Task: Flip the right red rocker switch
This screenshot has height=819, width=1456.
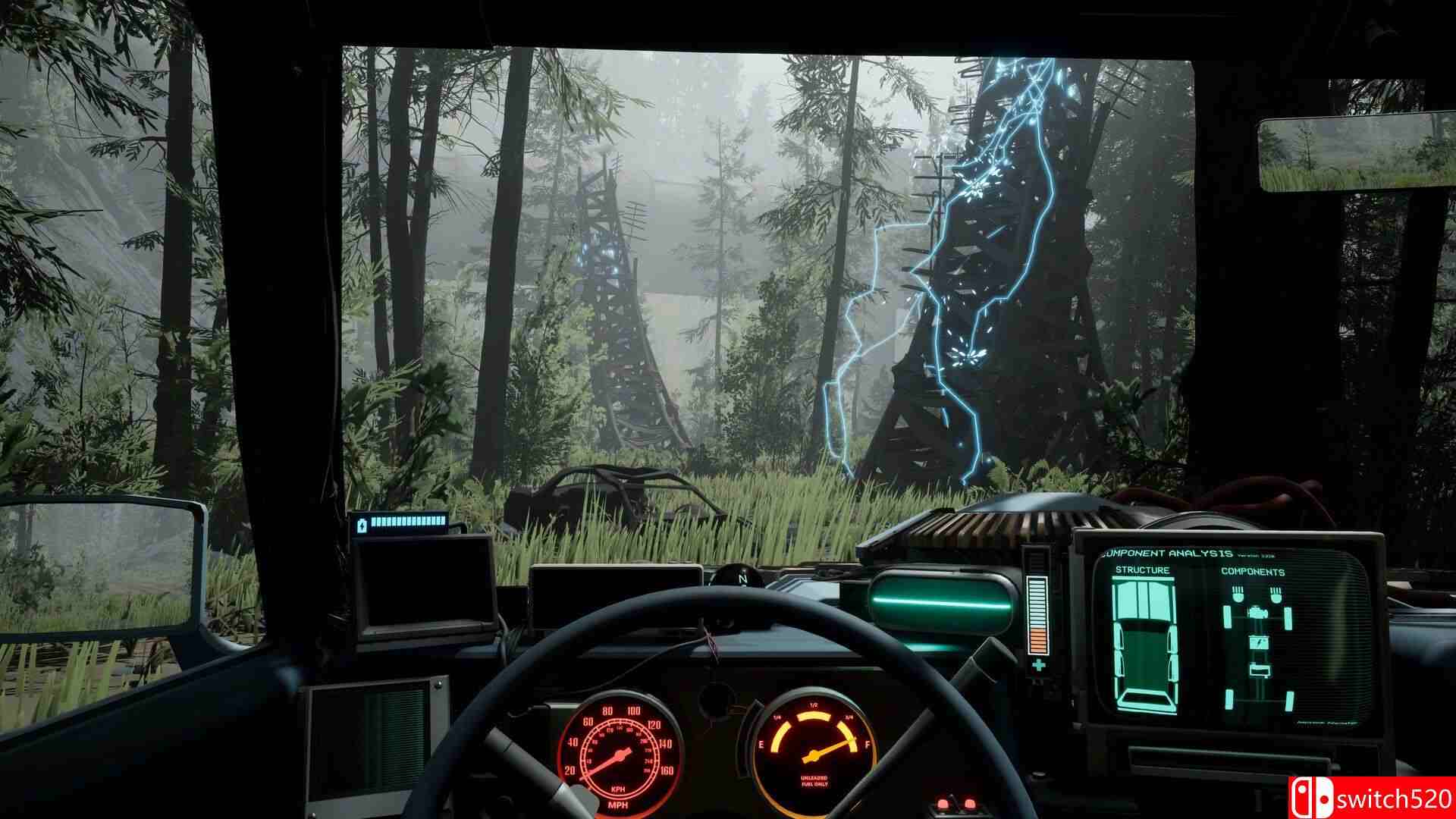Action: click(x=969, y=805)
